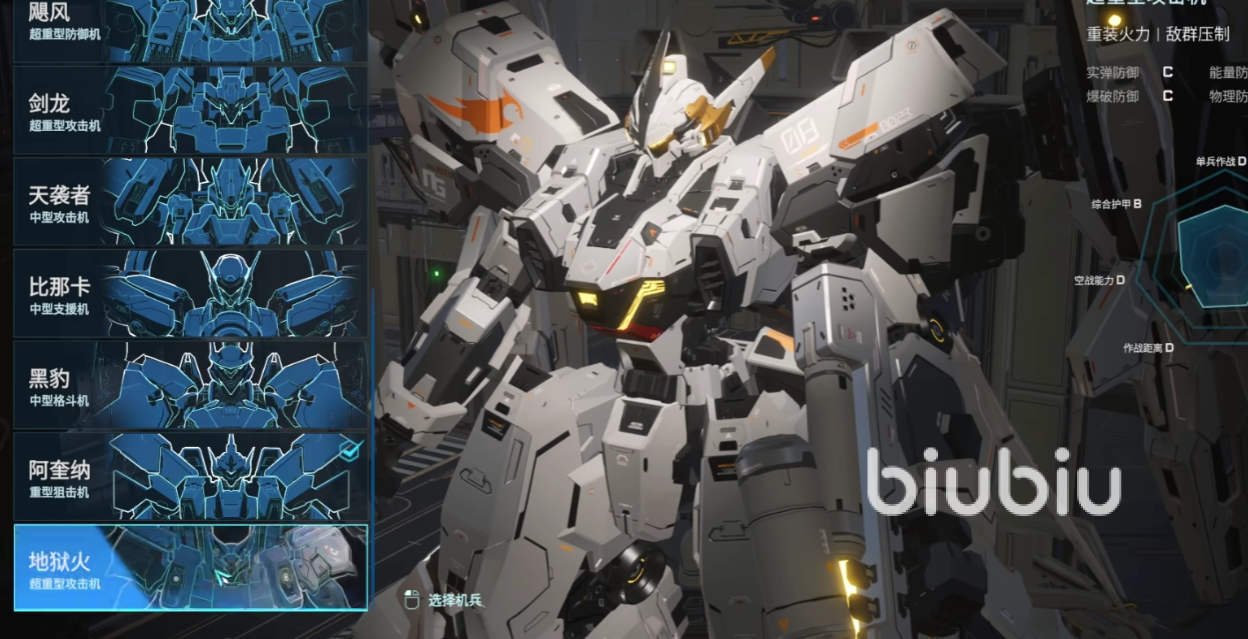The image size is (1248, 639).
Task: Pick the 天袭者 medium attack mech
Action: (x=190, y=202)
